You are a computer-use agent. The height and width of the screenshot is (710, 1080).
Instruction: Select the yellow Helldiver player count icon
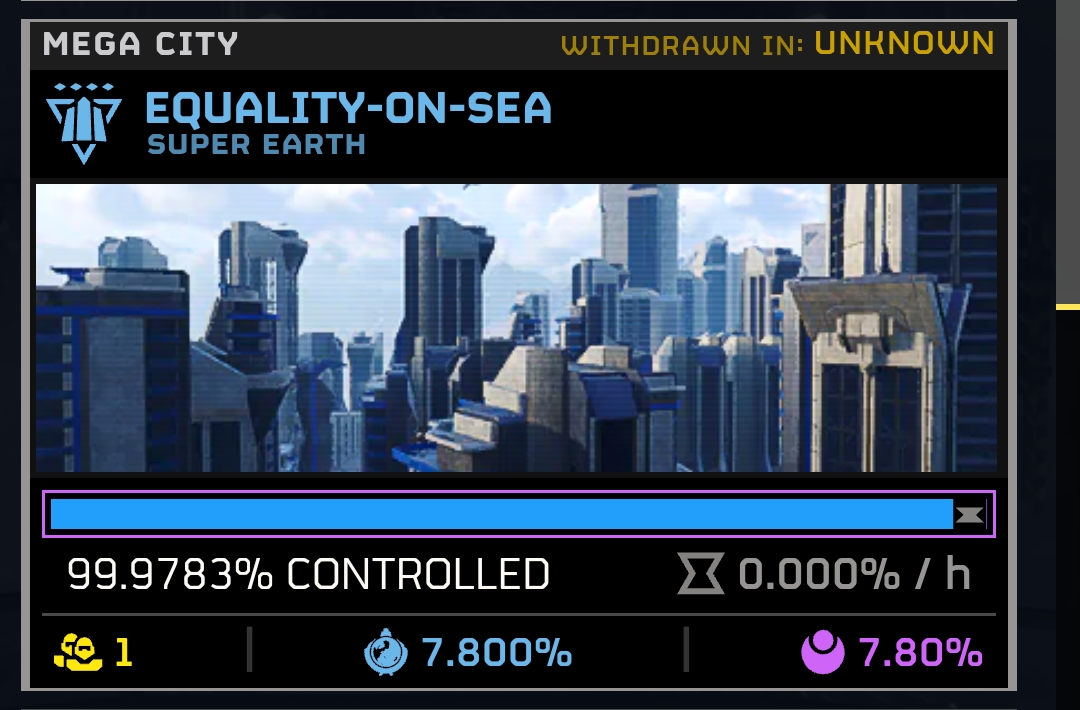78,653
